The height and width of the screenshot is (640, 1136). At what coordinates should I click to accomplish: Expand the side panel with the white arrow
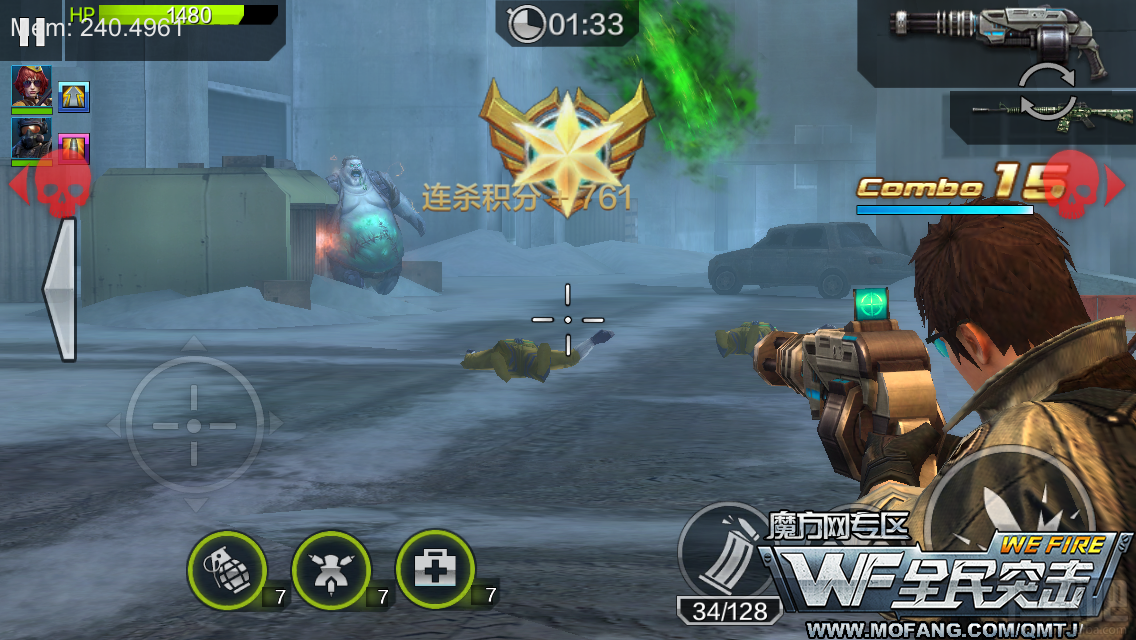coord(60,288)
